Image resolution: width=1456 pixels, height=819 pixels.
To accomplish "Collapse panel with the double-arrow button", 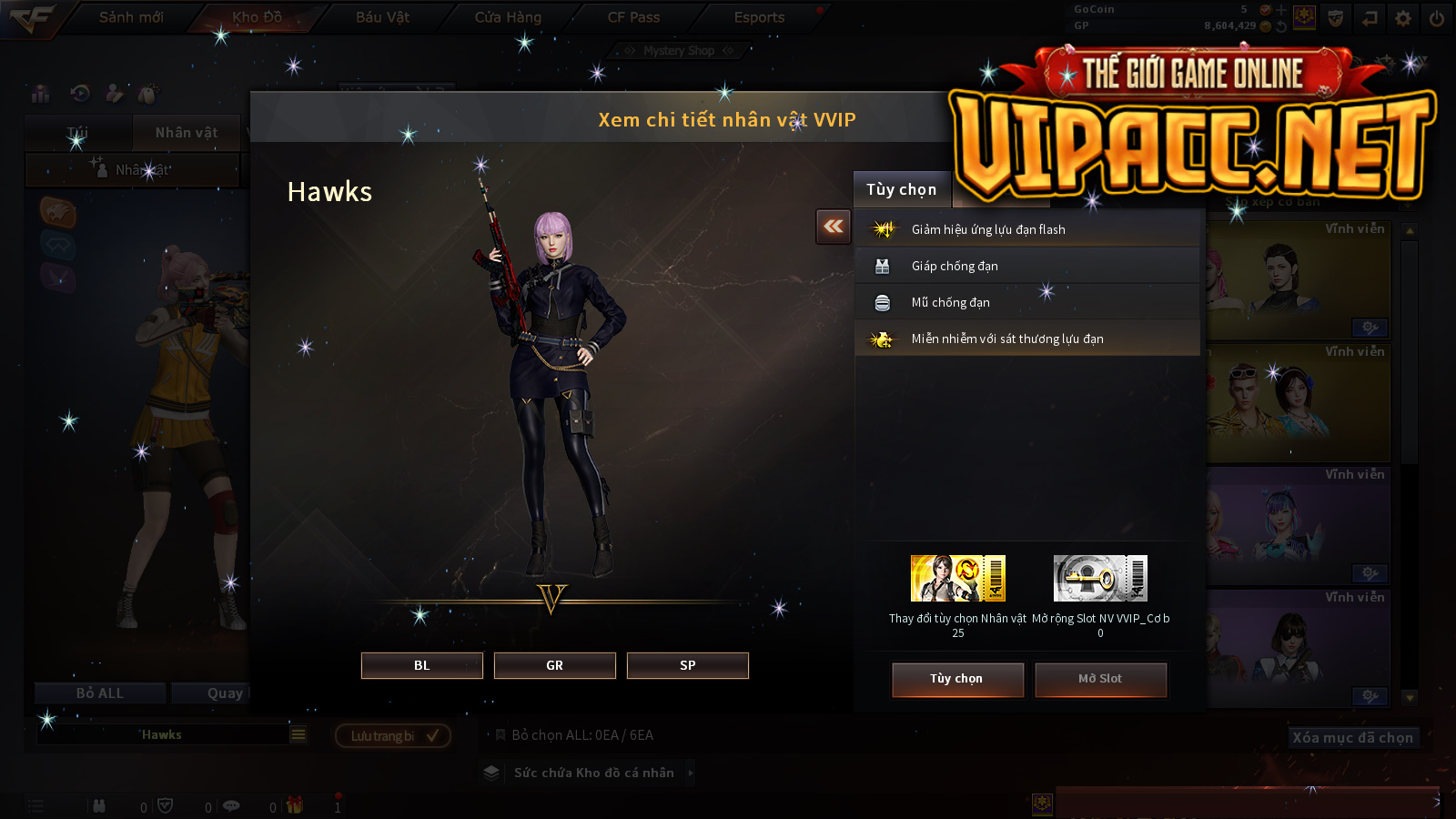I will [x=834, y=227].
